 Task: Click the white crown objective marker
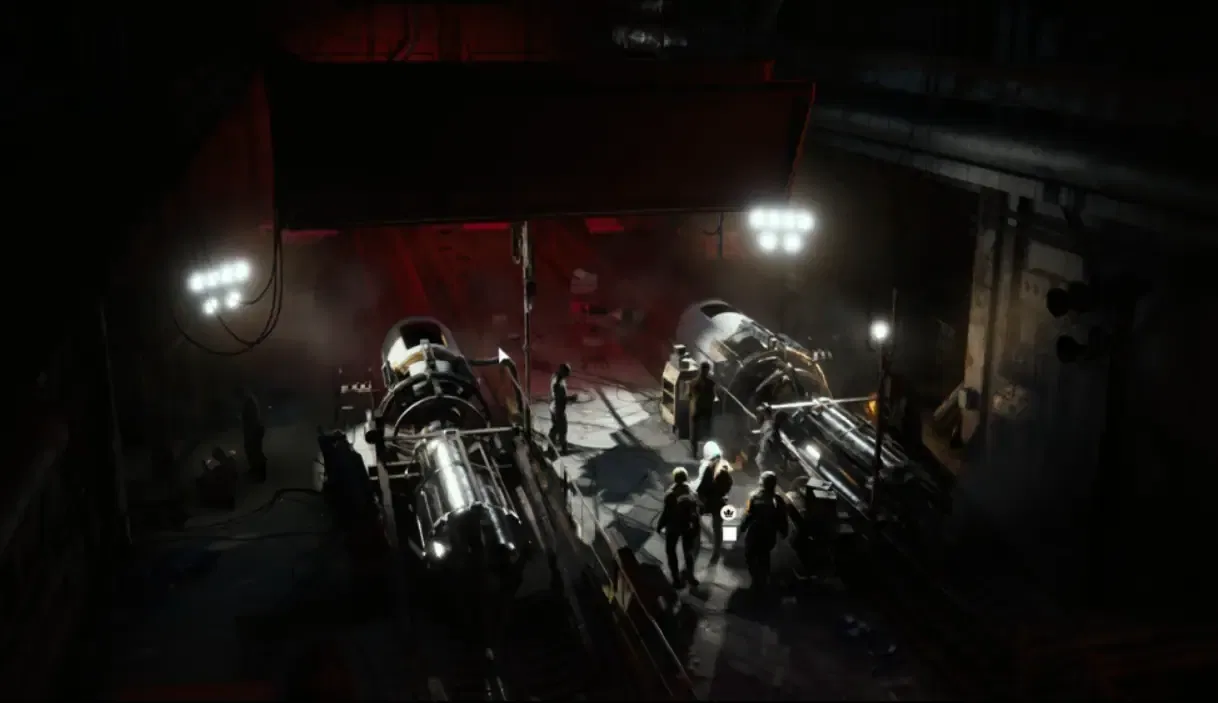tap(728, 513)
